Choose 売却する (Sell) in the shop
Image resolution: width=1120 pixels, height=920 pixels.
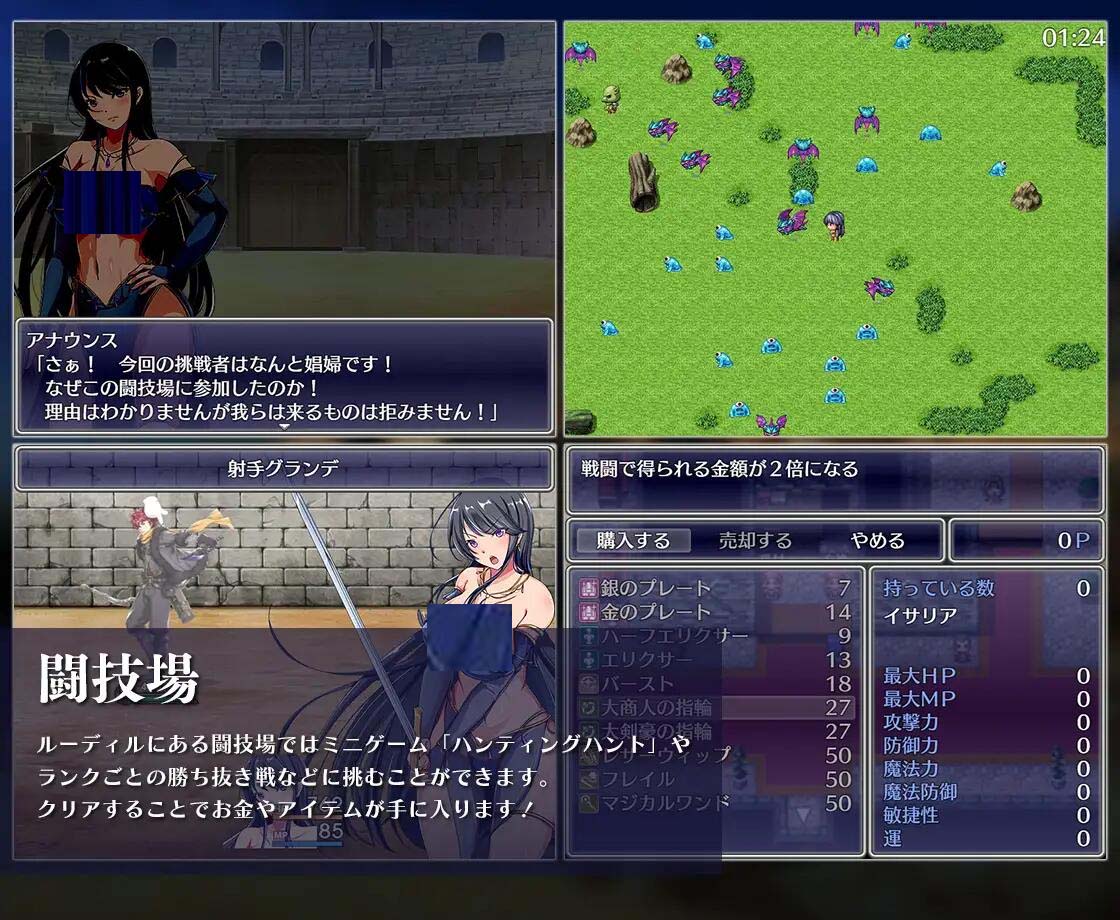point(755,541)
